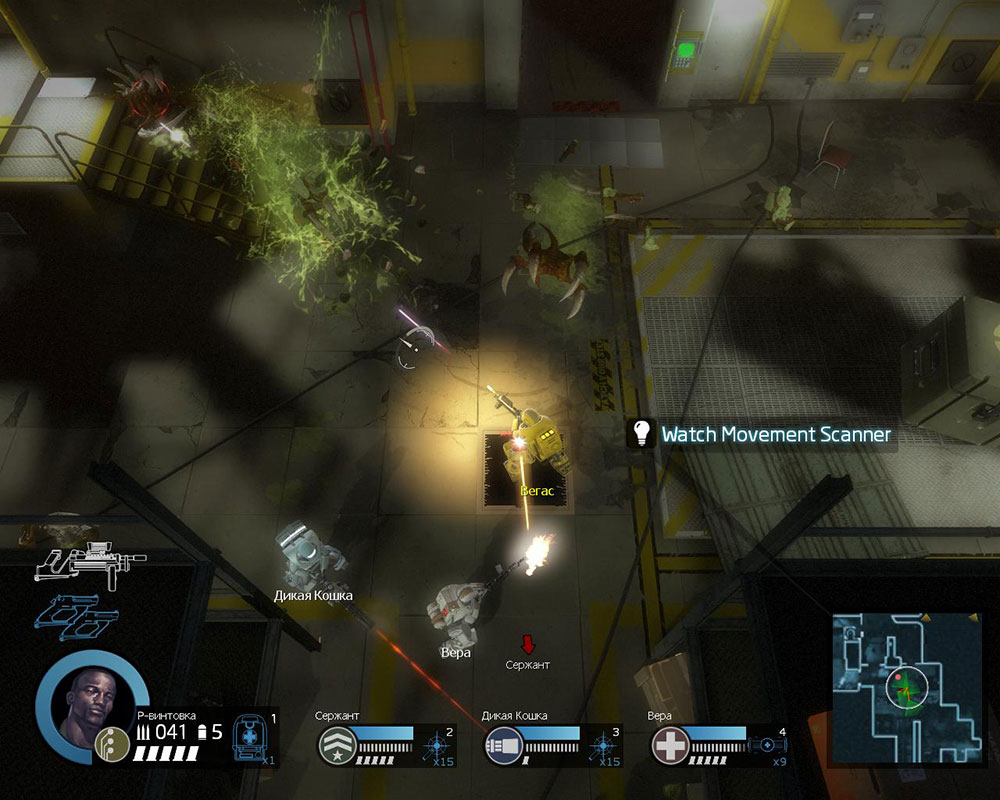Image resolution: width=1000 pixels, height=800 pixels.
Task: Click the Watch Movement Scanner hint
Action: click(x=762, y=435)
